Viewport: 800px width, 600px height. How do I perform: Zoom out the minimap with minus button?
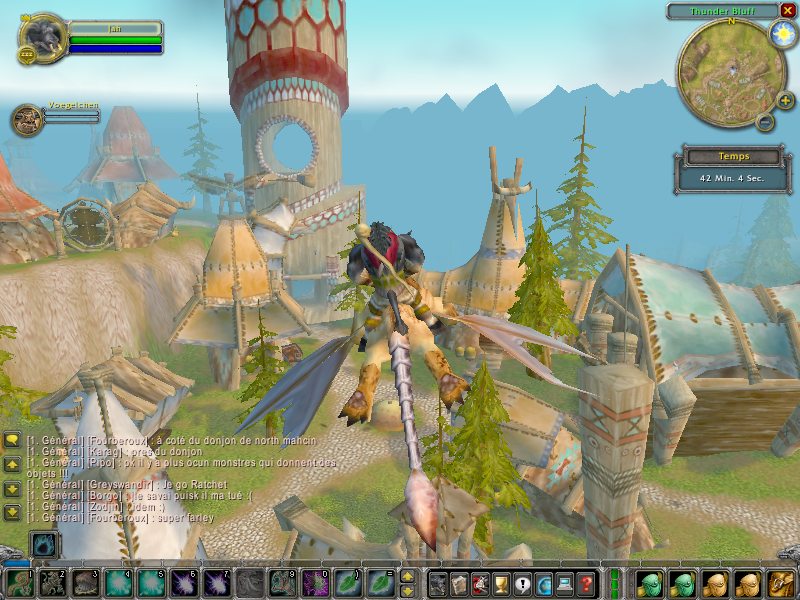pyautogui.click(x=765, y=123)
